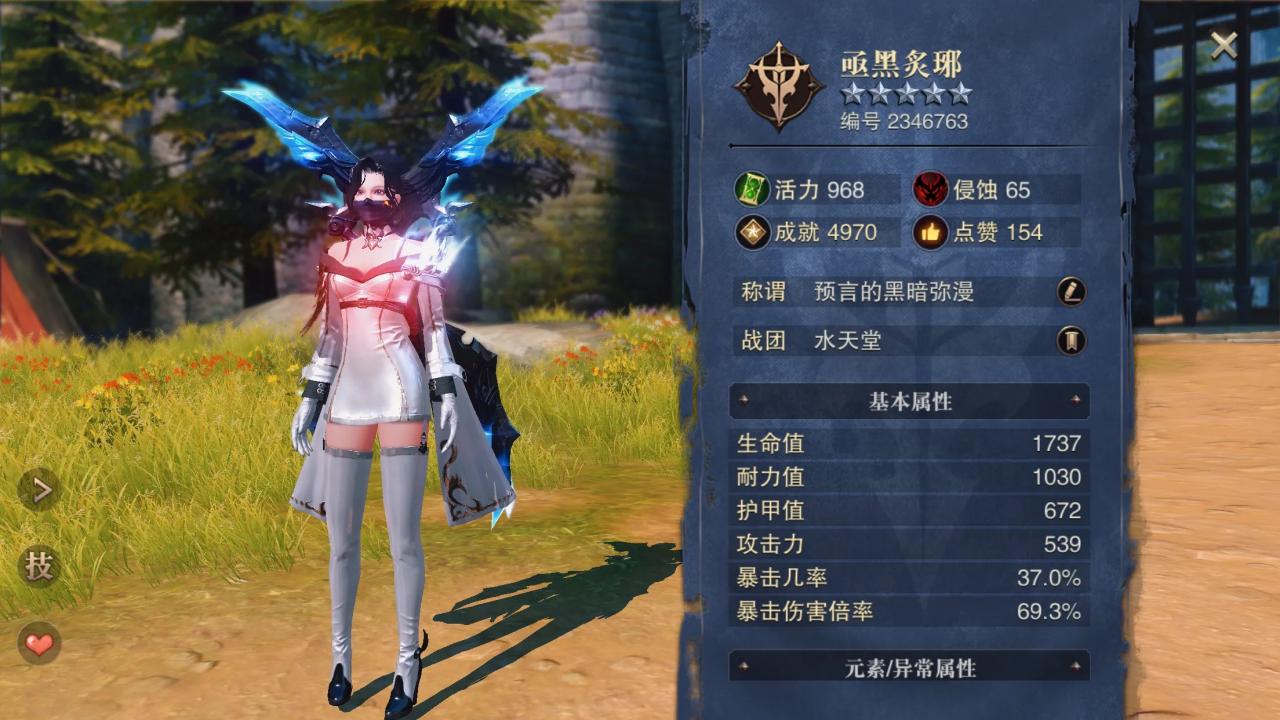Toggle the bookmark icon beside 战团
The height and width of the screenshot is (720, 1280).
tap(1073, 340)
